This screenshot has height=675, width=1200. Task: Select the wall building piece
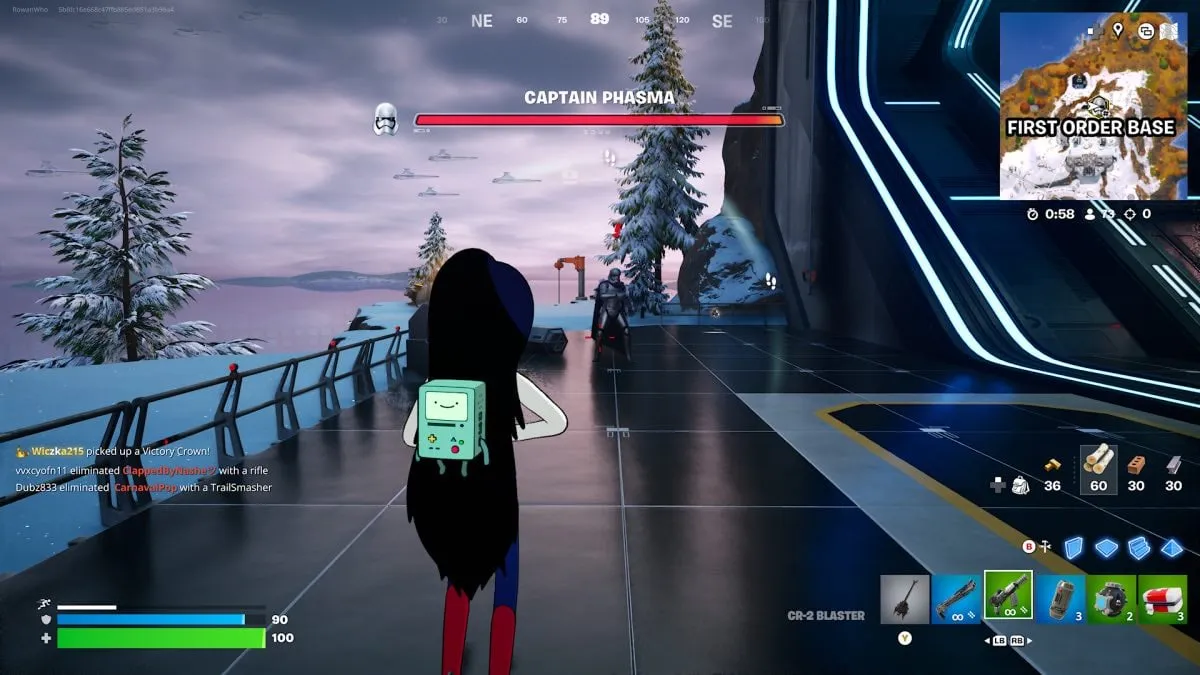[x=1072, y=548]
